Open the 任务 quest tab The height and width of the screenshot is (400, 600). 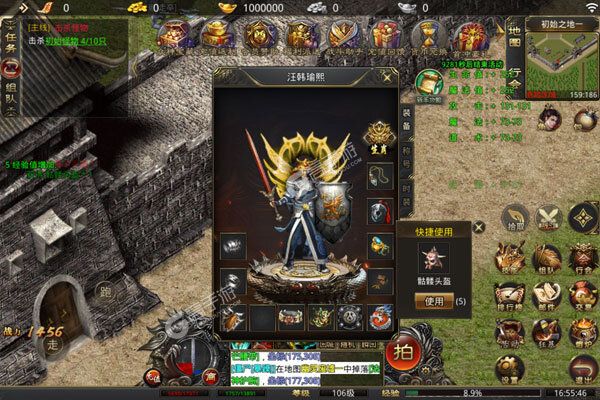click(10, 37)
